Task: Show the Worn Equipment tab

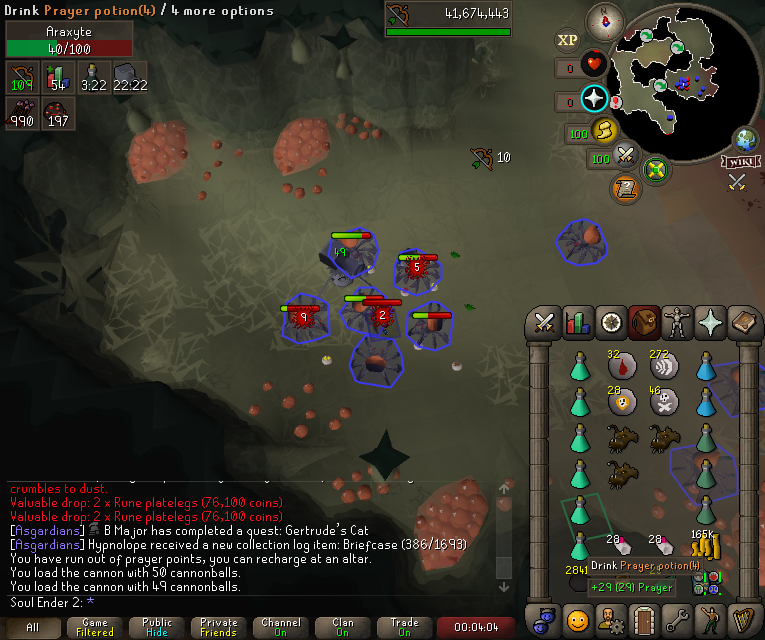Action: point(678,322)
